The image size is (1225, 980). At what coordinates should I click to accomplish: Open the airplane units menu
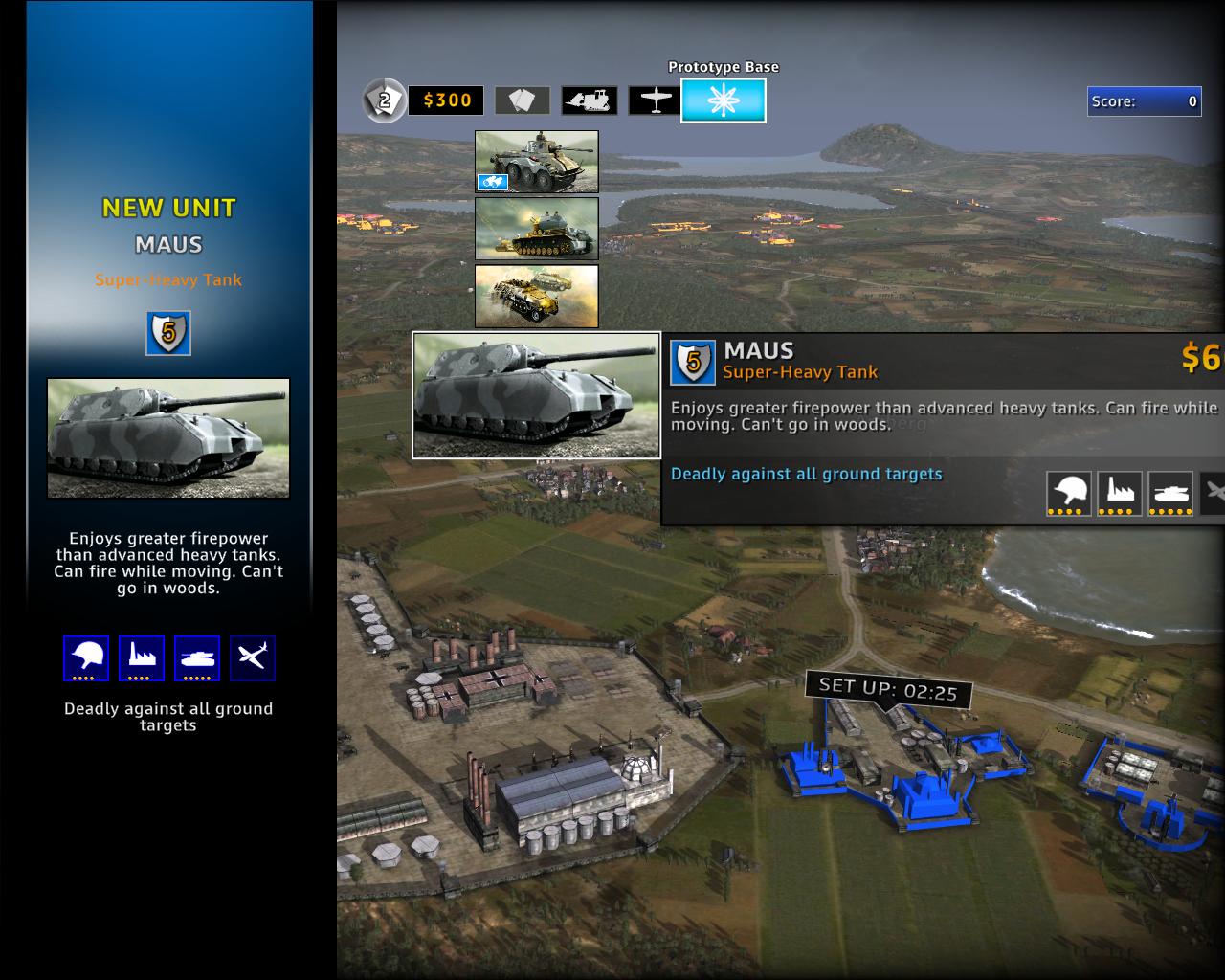coord(655,100)
